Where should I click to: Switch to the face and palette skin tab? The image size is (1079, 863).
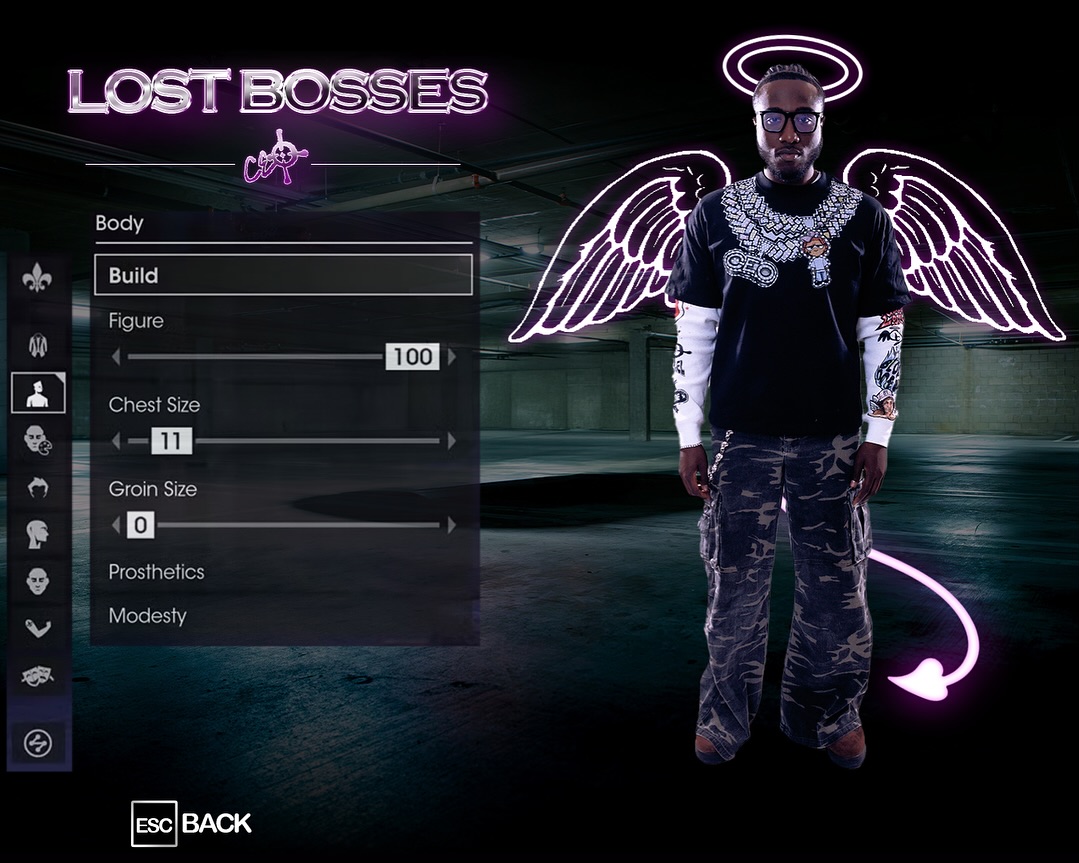38,440
